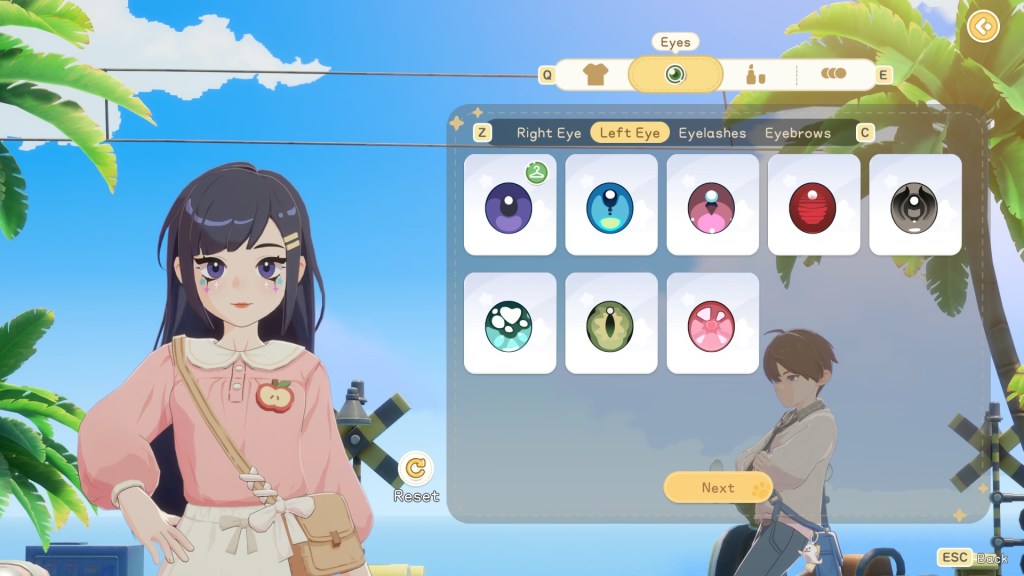1024x576 pixels.
Task: Switch to the Eyelashes tab
Action: coord(712,133)
